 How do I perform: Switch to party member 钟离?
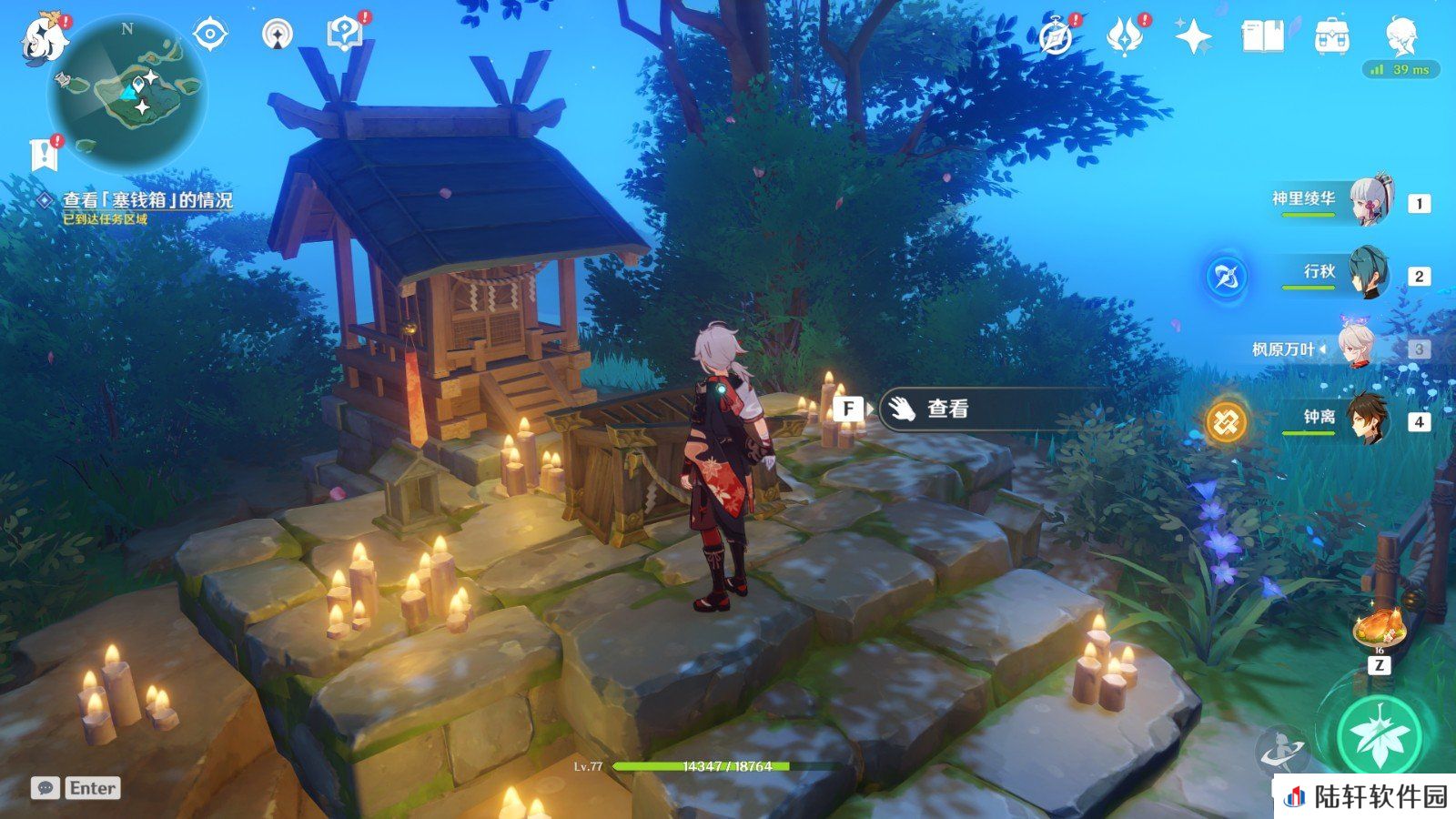point(1367,418)
